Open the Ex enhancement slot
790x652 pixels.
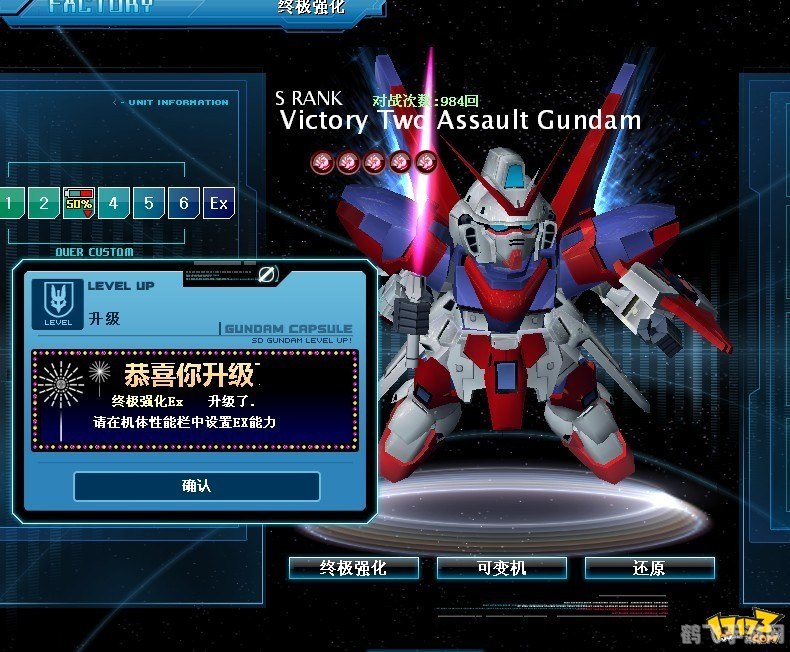pos(218,203)
